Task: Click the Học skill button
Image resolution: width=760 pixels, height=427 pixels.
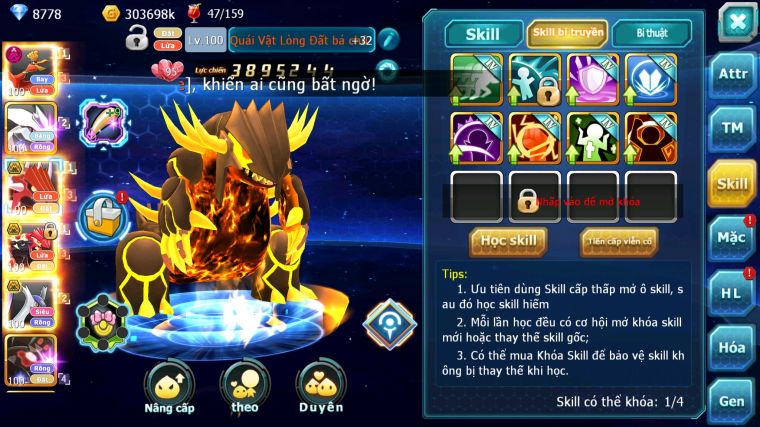Action: click(508, 241)
